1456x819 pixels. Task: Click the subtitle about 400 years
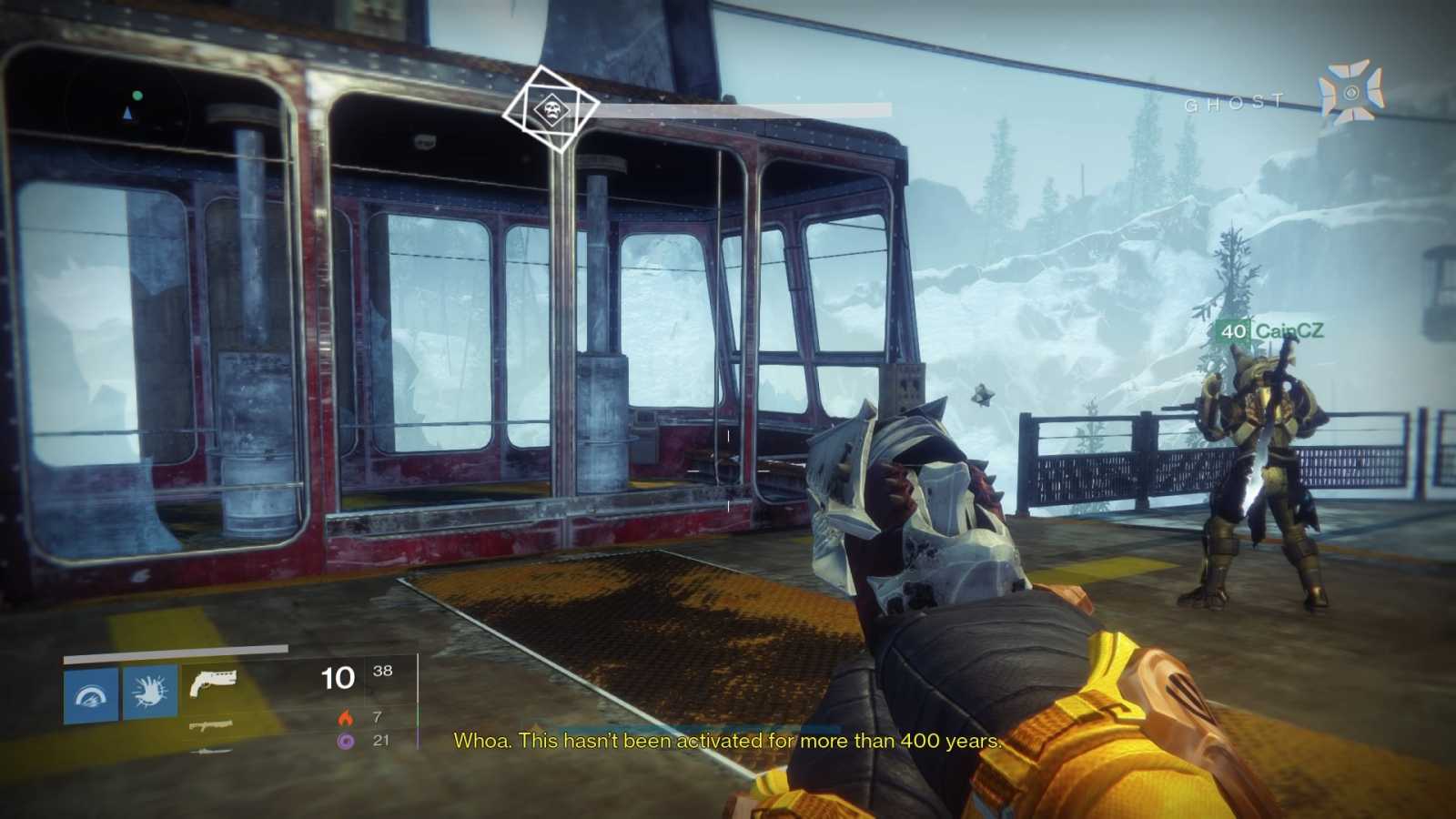728,742
